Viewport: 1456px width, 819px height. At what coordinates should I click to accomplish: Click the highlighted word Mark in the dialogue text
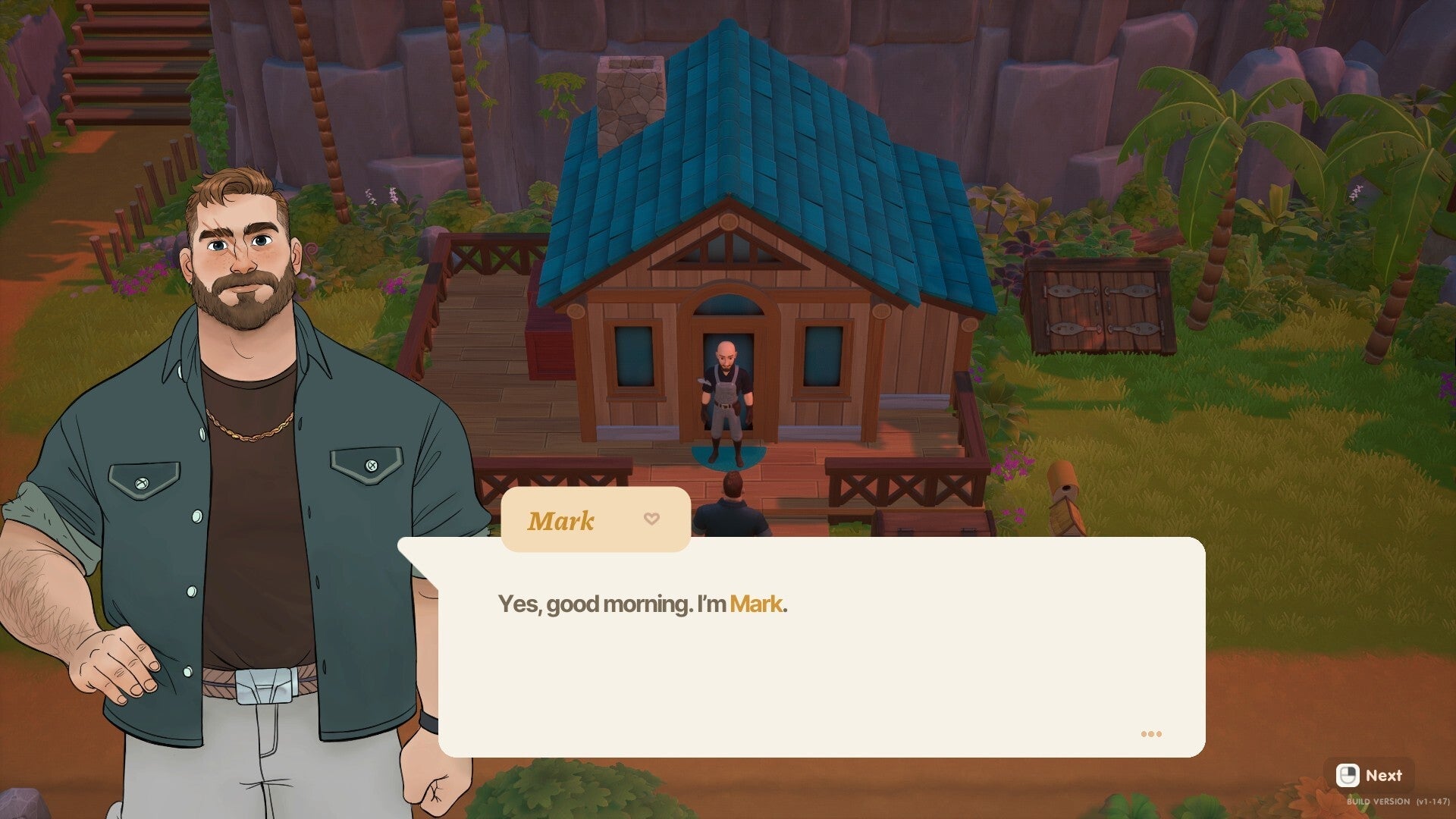[755, 604]
